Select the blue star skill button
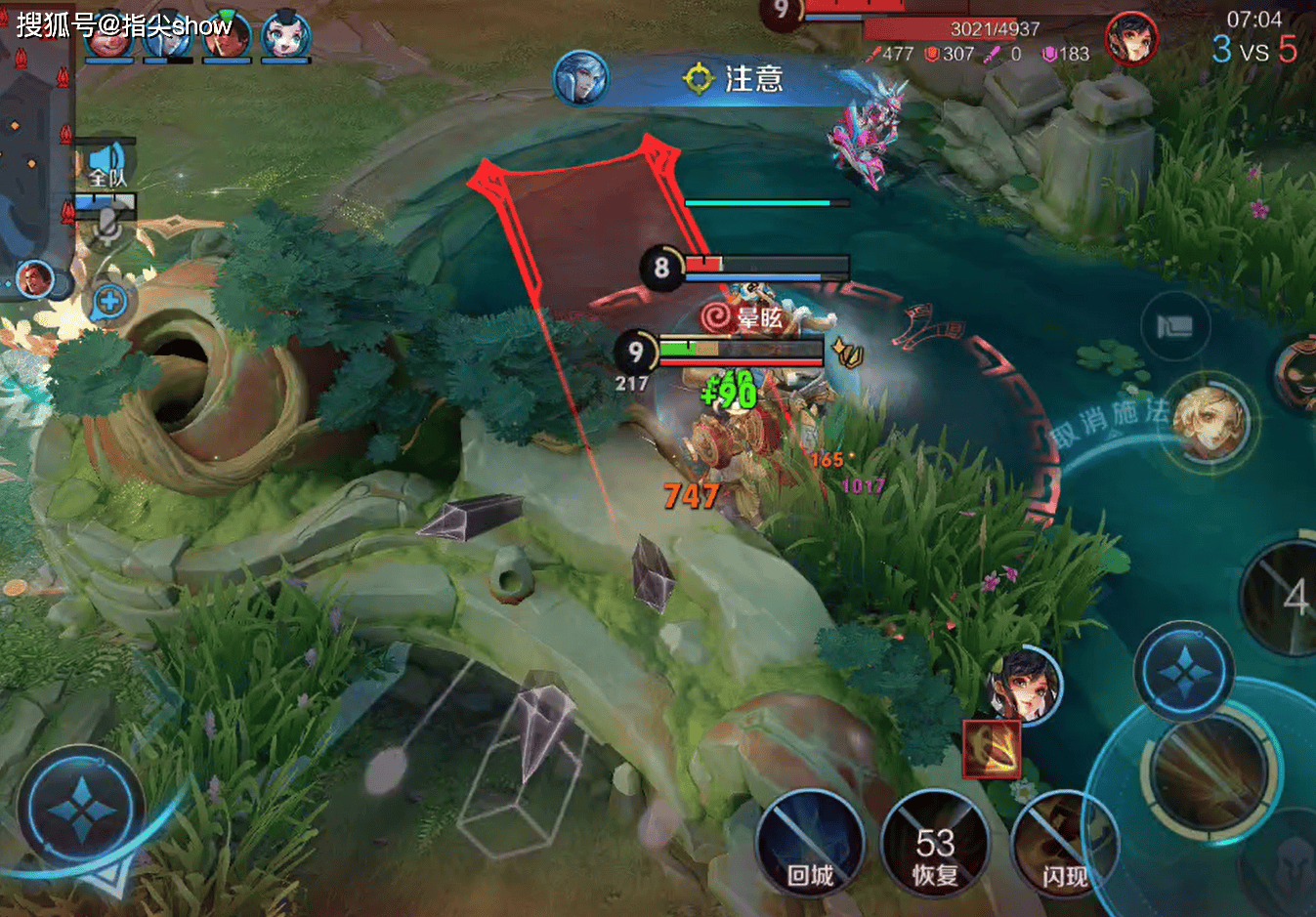The width and height of the screenshot is (1316, 917). tap(1184, 672)
